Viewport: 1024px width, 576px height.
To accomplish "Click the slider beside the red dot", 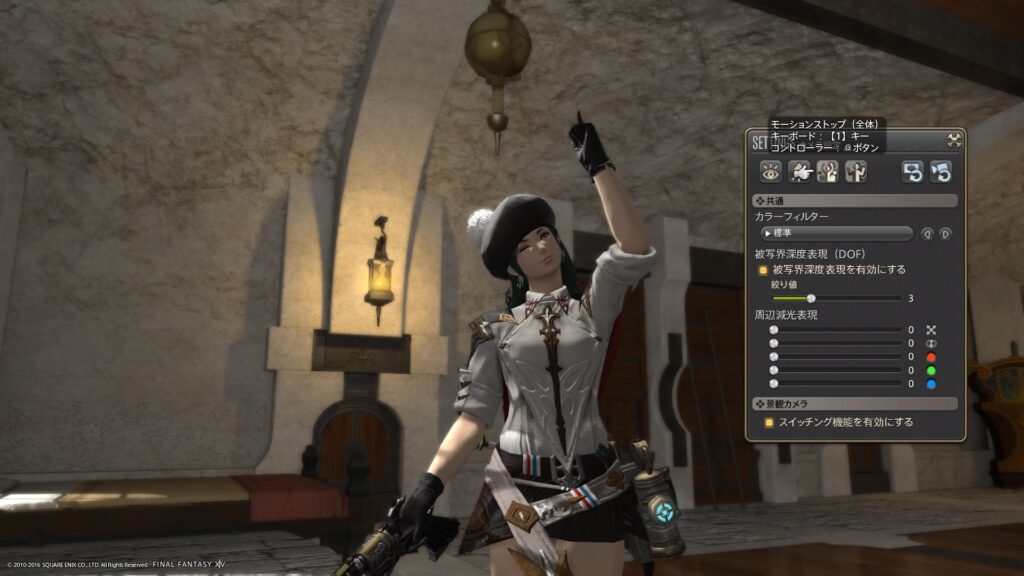I will coord(773,357).
